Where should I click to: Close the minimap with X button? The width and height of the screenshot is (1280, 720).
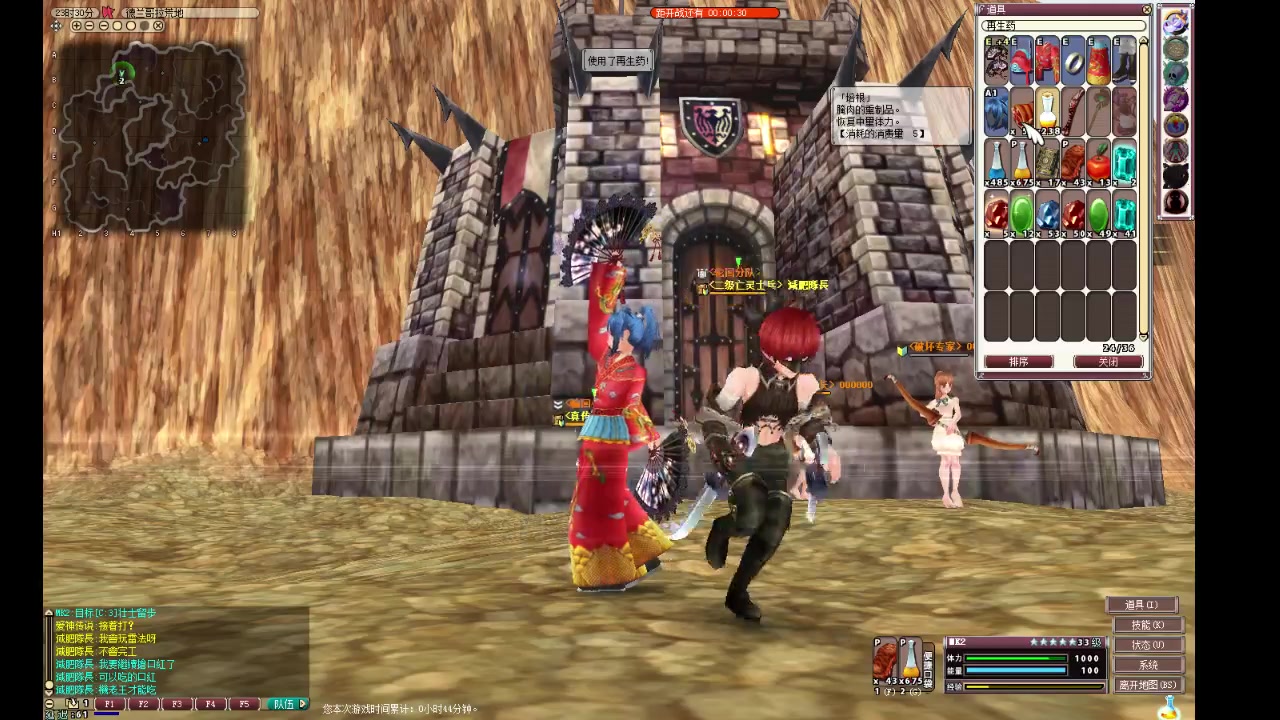point(158,26)
